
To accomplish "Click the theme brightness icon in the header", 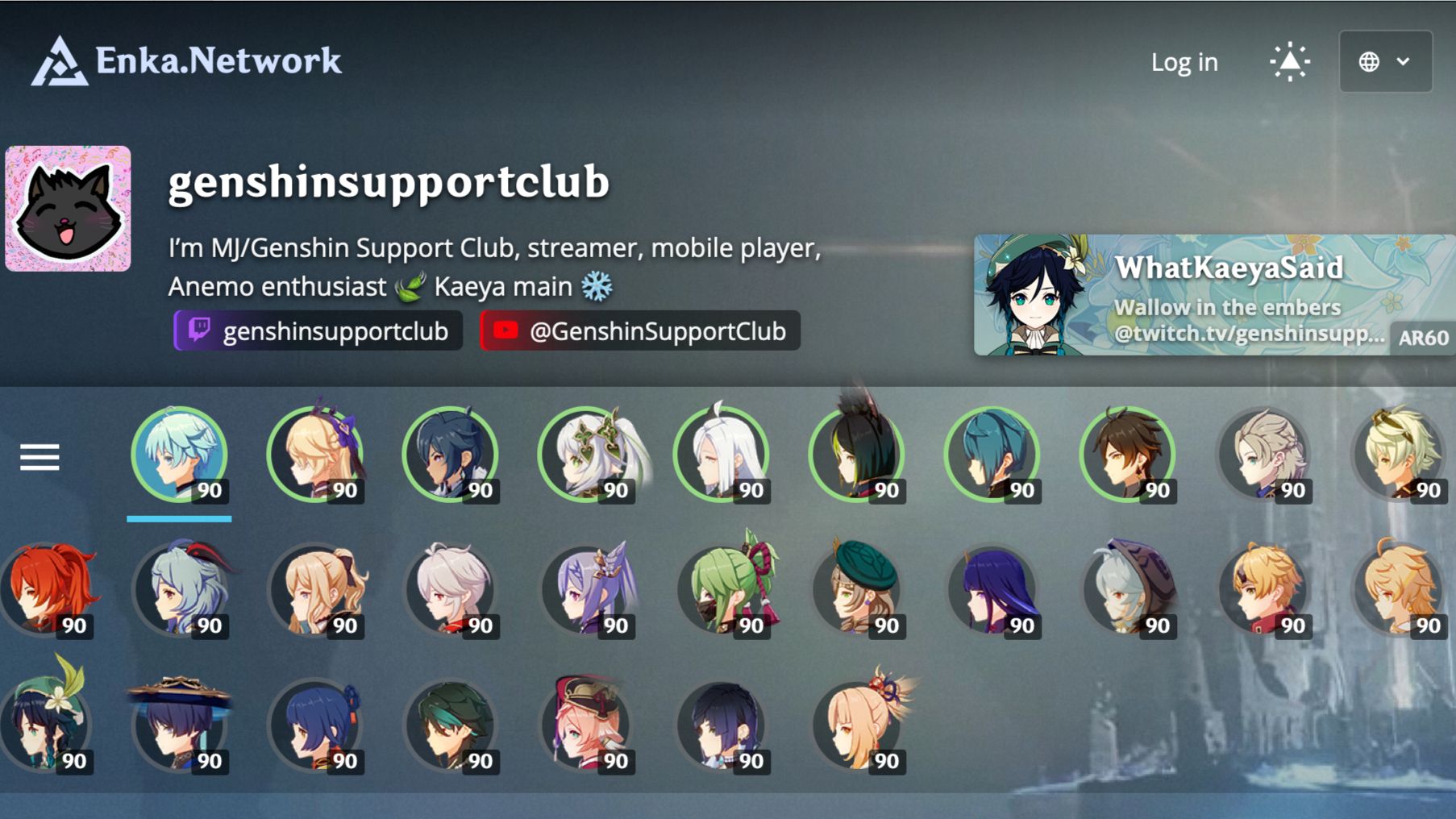I will point(1290,60).
